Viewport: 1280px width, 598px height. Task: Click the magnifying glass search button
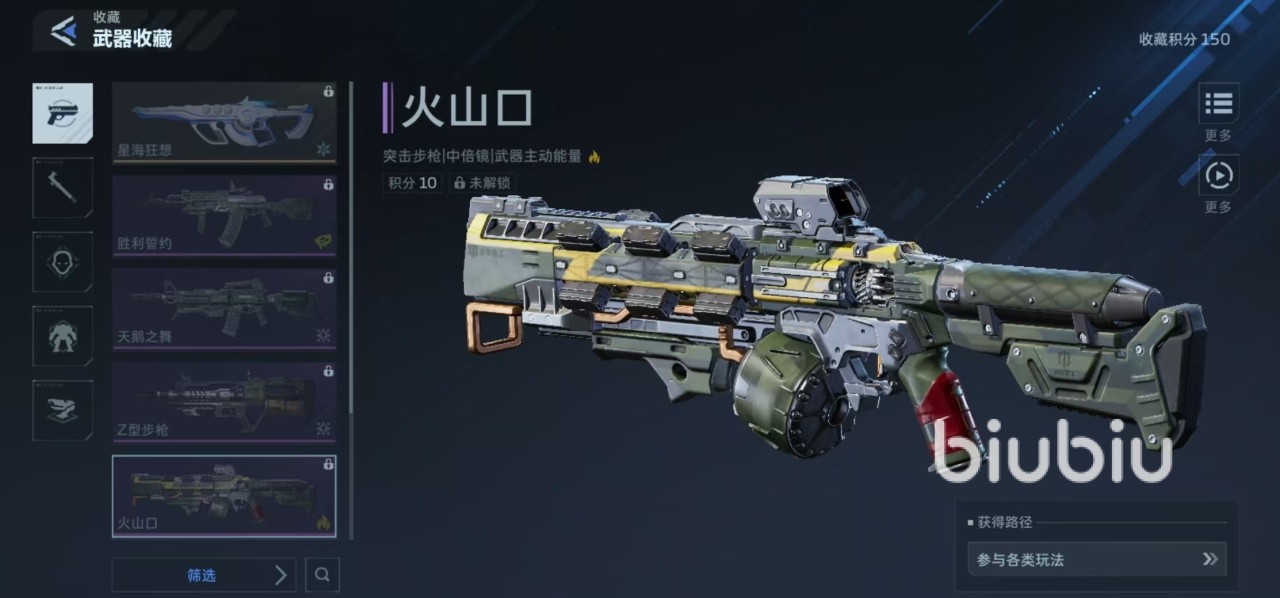pos(322,575)
